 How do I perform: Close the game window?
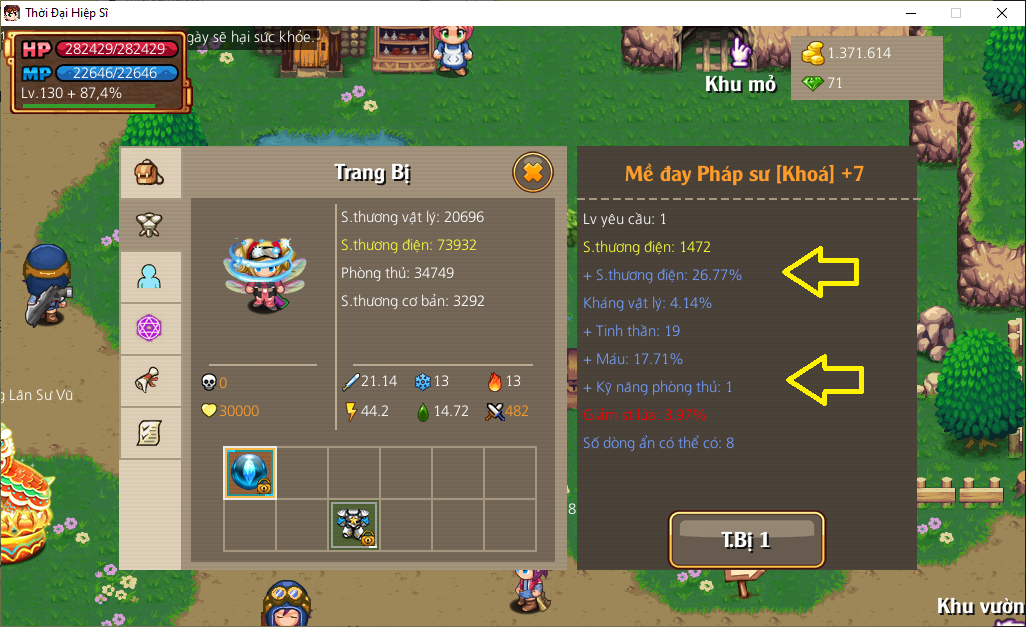click(x=1001, y=13)
